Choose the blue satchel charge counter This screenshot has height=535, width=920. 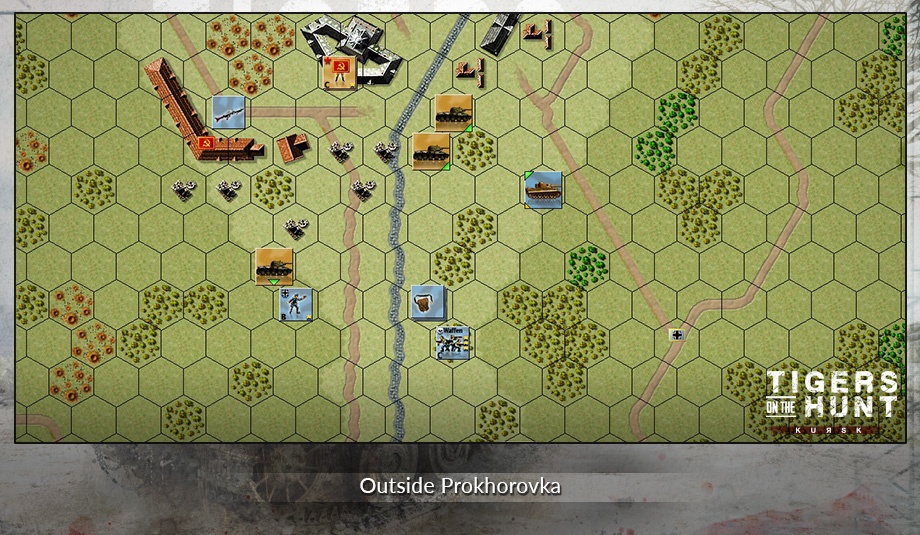tap(427, 301)
